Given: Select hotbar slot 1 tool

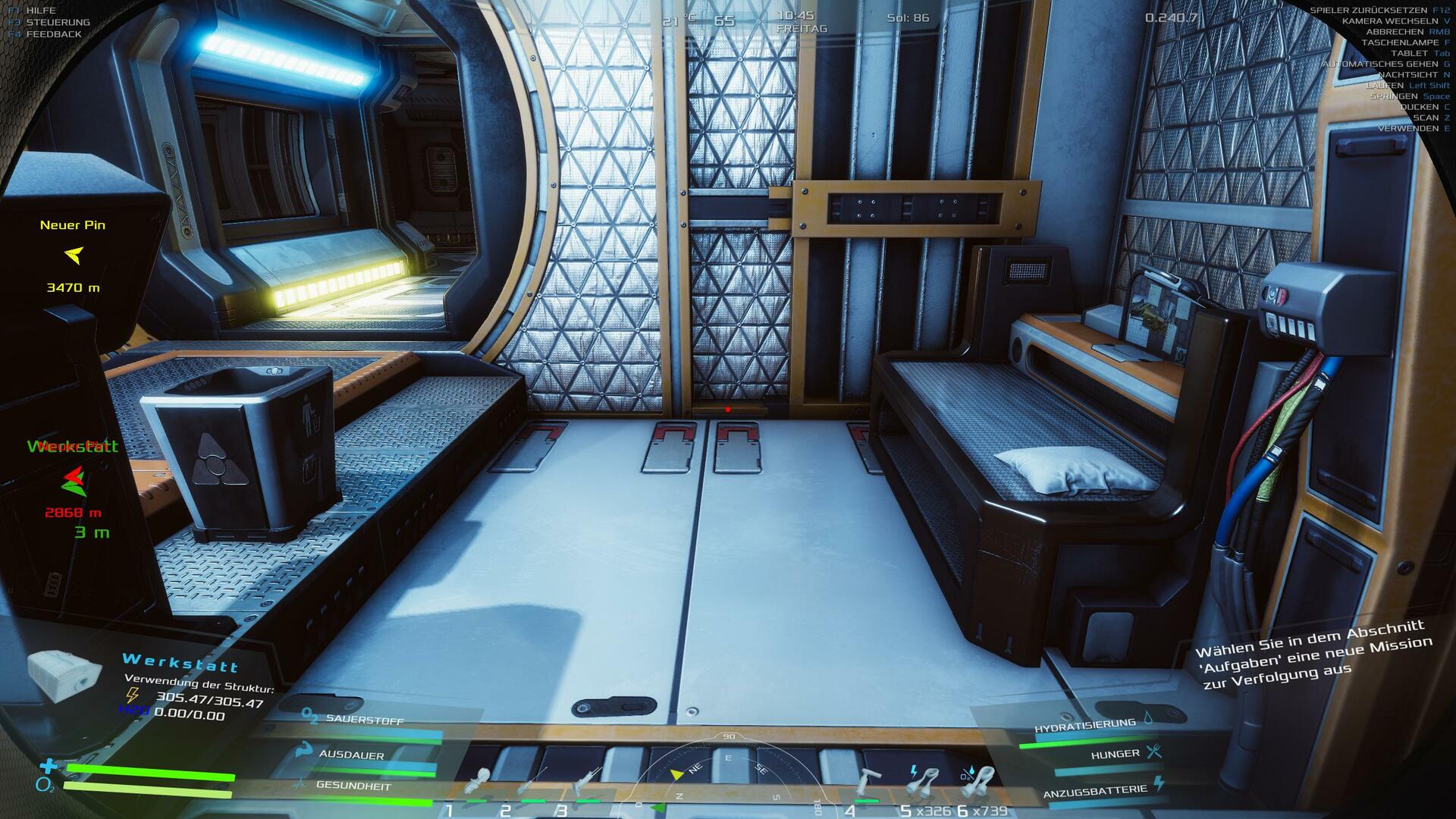Looking at the screenshot, I should [479, 783].
